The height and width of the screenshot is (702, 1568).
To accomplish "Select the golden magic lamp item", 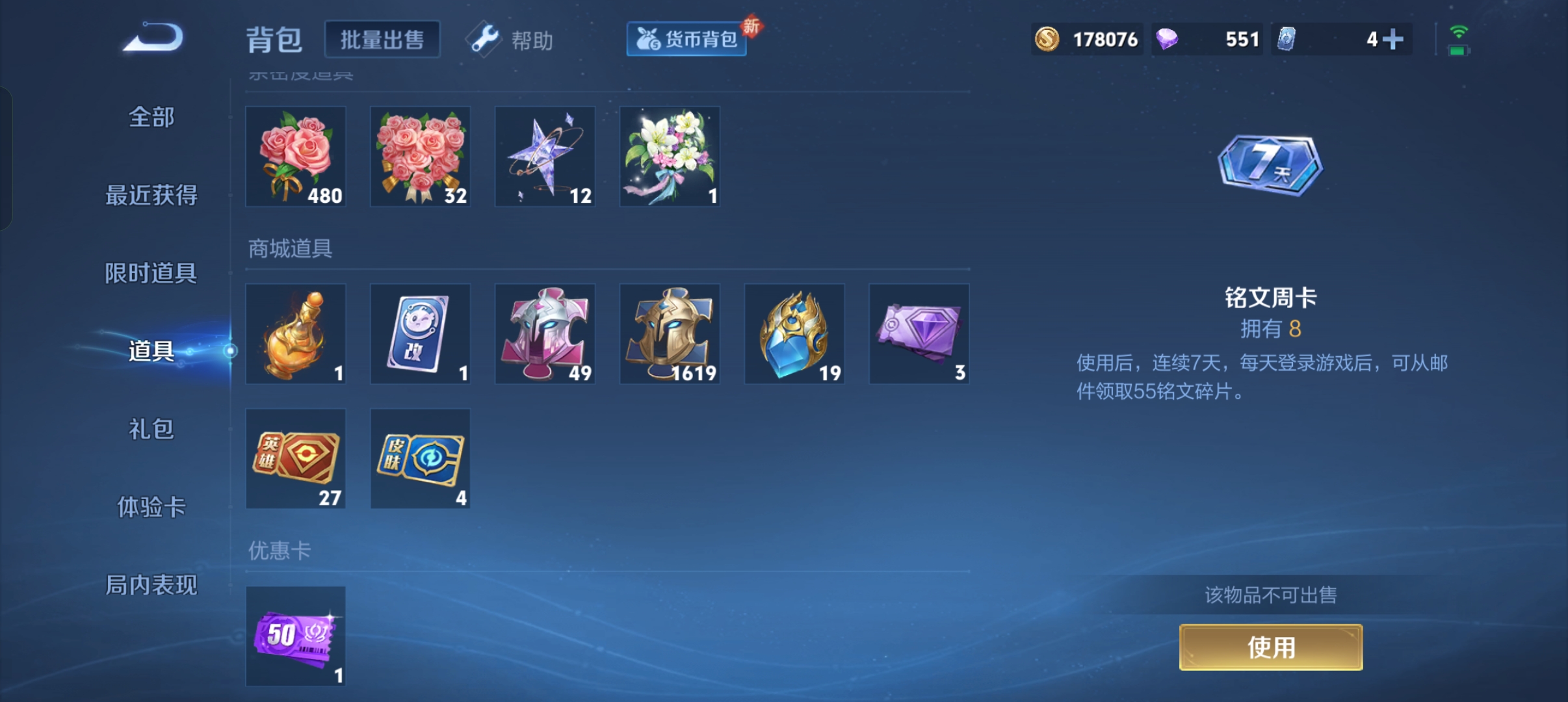I will coord(296,334).
